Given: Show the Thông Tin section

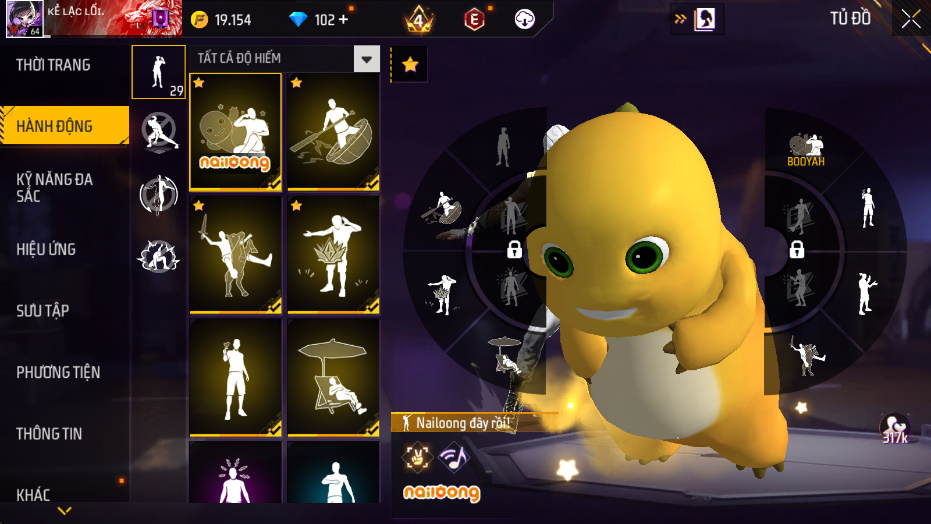Looking at the screenshot, I should point(49,434).
